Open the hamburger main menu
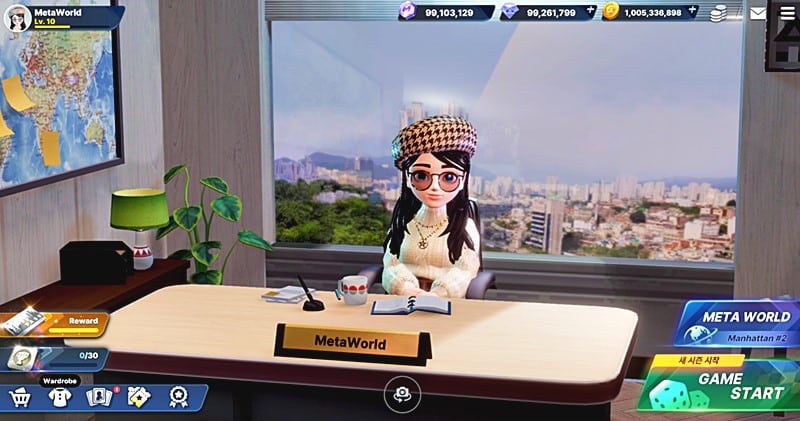Image resolution: width=800 pixels, height=421 pixels. coord(785,13)
